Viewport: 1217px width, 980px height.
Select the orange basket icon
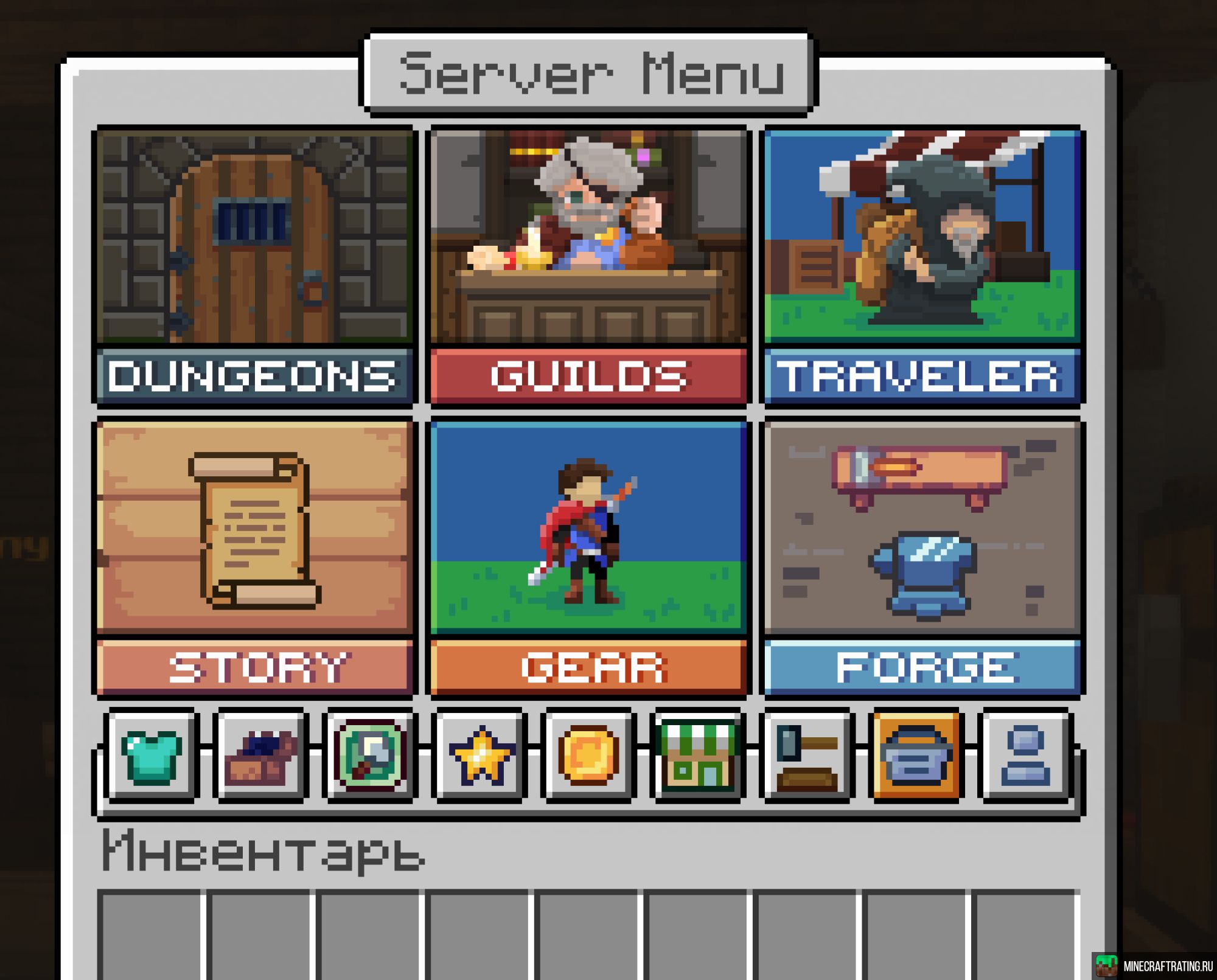(916, 755)
